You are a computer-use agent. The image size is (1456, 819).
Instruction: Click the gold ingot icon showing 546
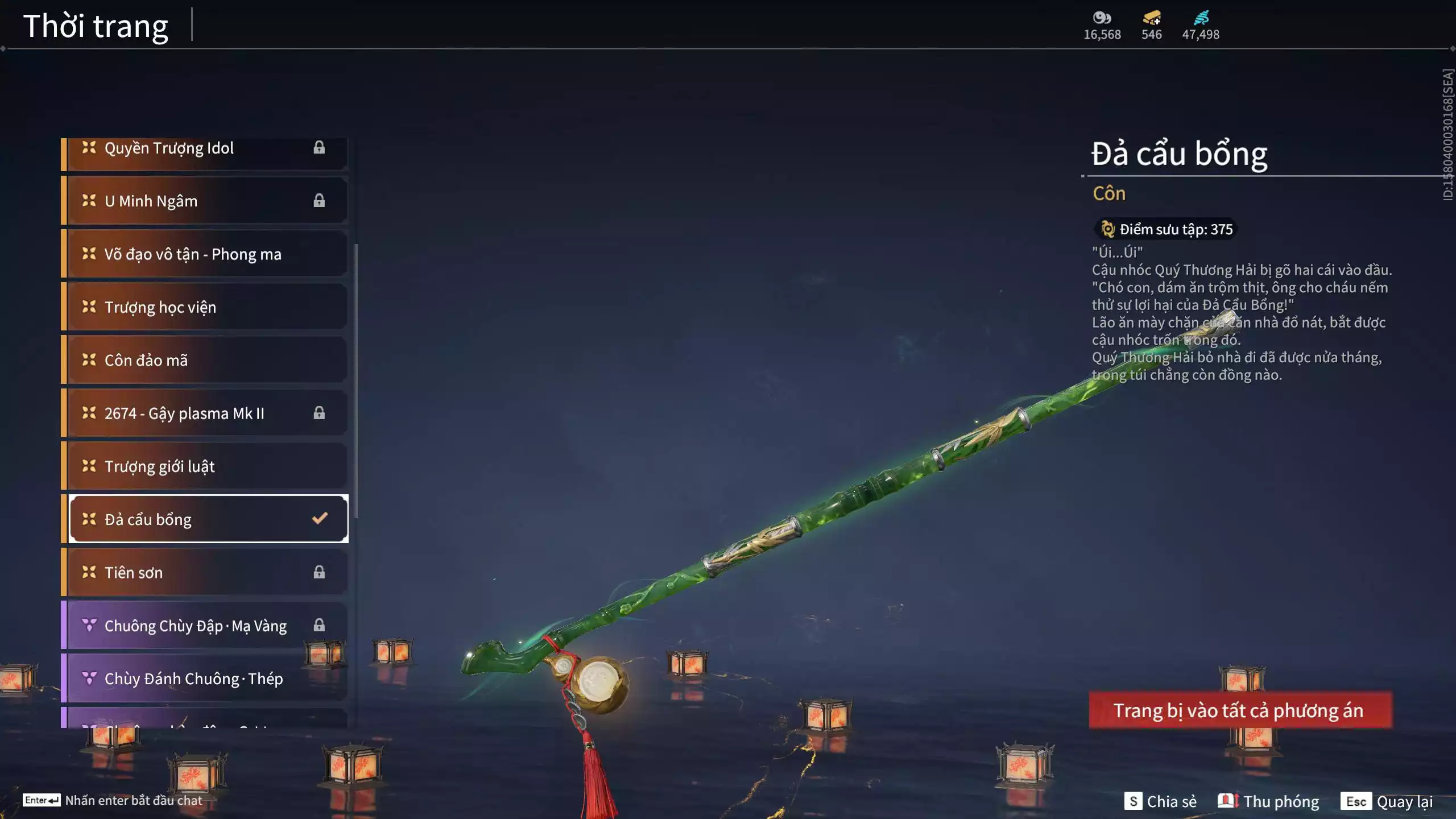(x=1150, y=18)
